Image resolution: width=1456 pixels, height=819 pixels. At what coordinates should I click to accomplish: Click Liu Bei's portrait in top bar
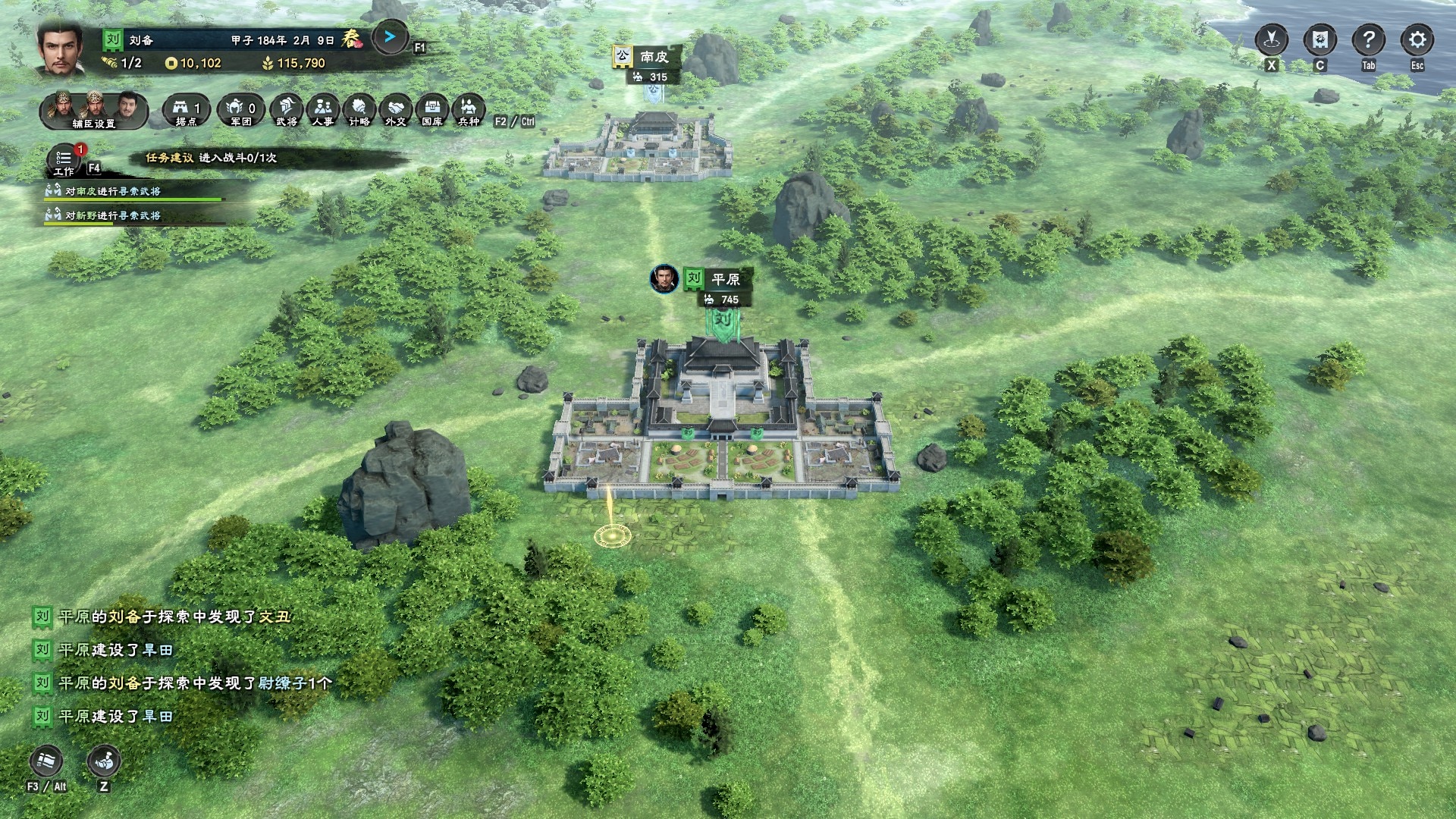61,47
